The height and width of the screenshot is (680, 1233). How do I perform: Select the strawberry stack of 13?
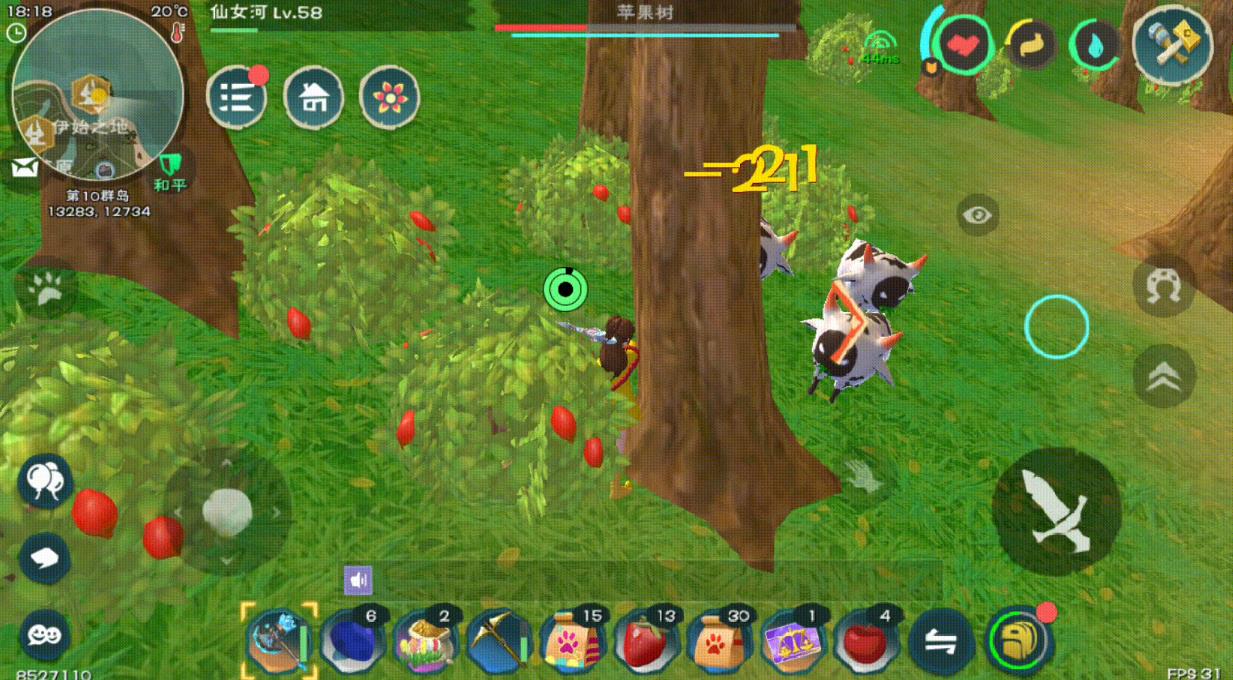pyautogui.click(x=645, y=640)
